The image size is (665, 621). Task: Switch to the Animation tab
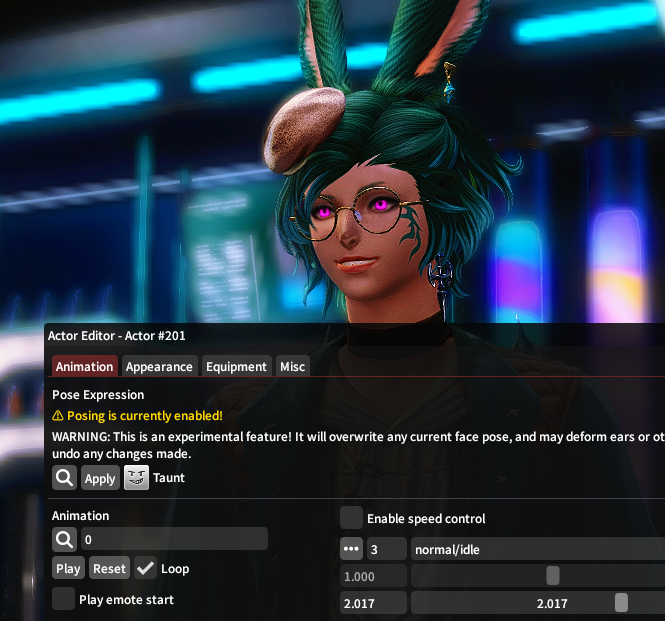pos(85,367)
